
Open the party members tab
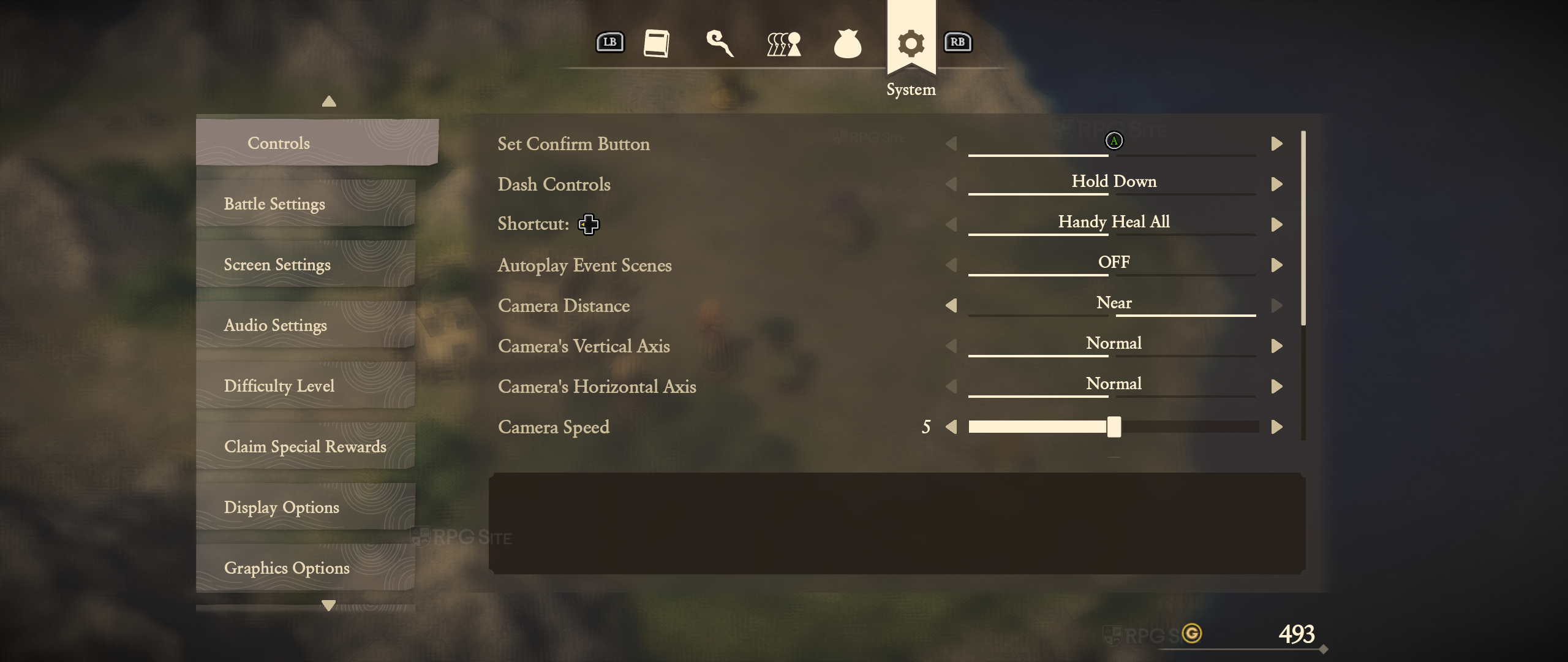(x=784, y=44)
